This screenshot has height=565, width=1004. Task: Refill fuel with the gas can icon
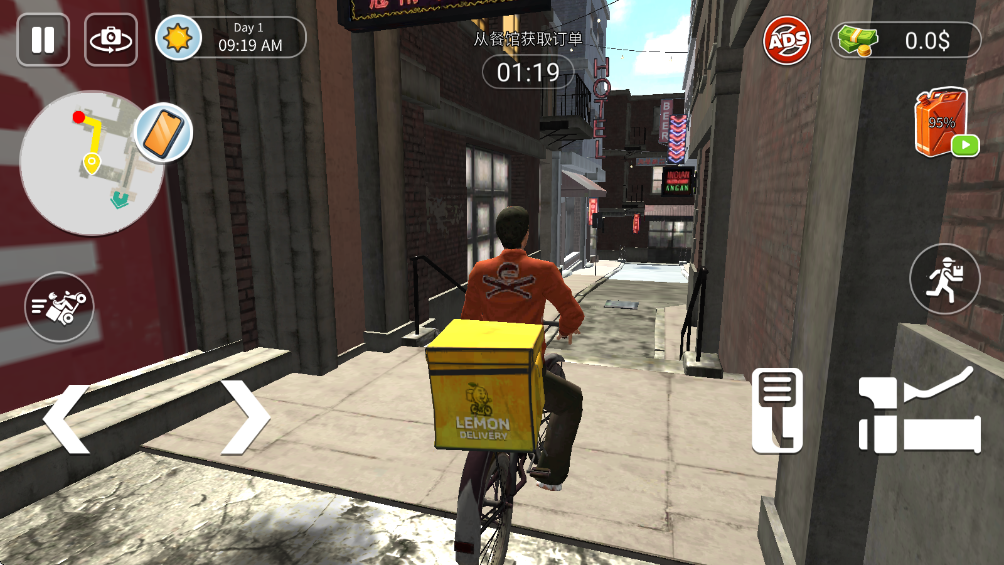942,124
